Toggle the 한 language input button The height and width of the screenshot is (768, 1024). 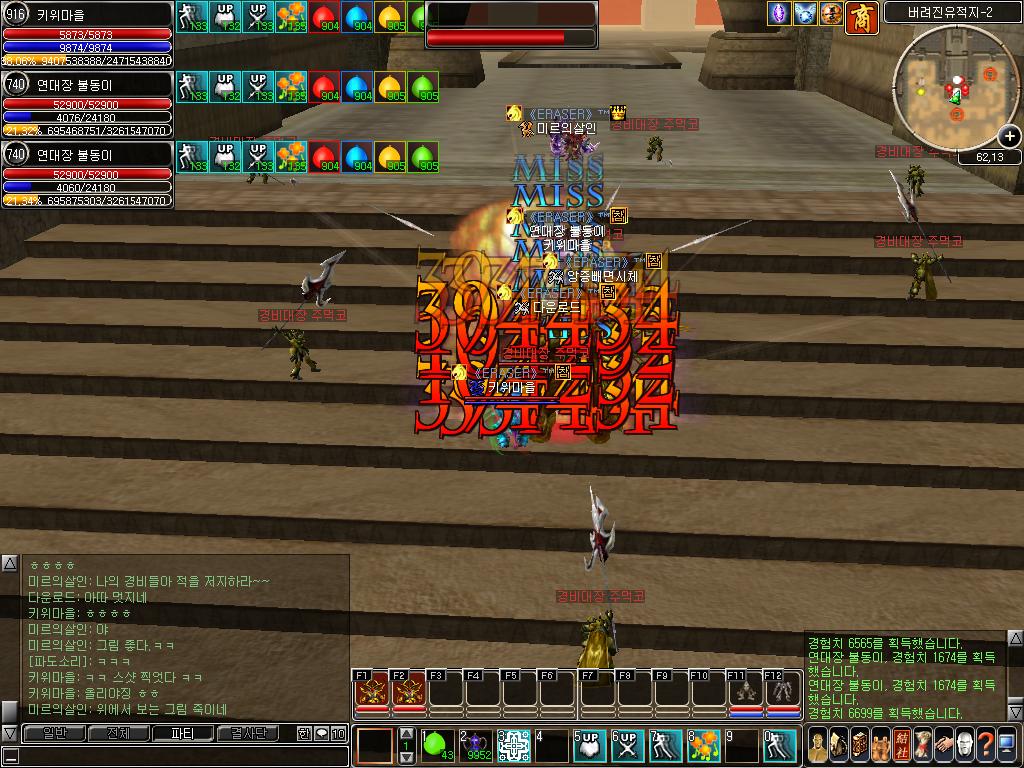(x=304, y=734)
